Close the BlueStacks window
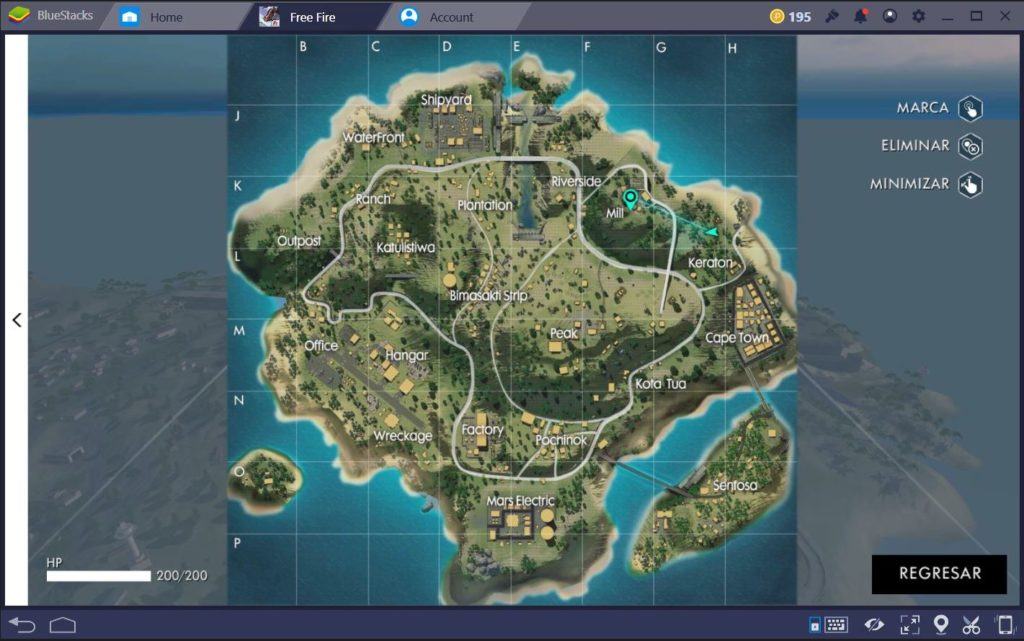 [1003, 16]
